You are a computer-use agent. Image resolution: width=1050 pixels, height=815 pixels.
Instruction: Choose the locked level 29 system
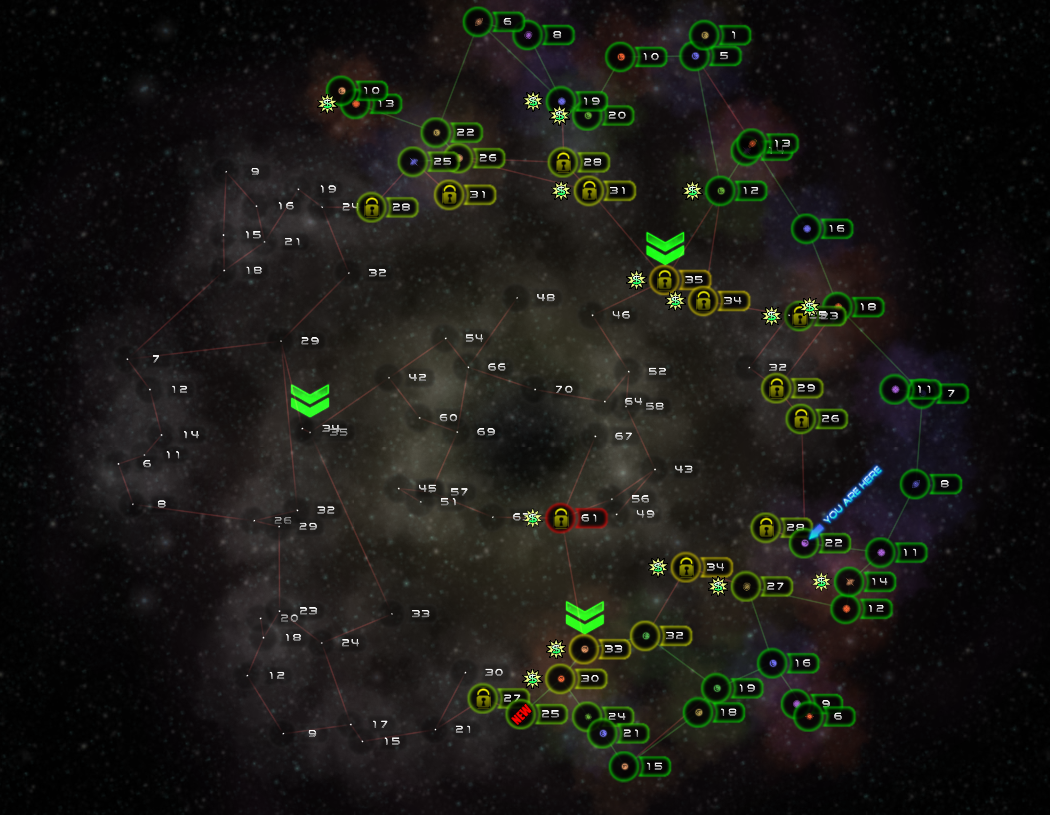tap(777, 388)
